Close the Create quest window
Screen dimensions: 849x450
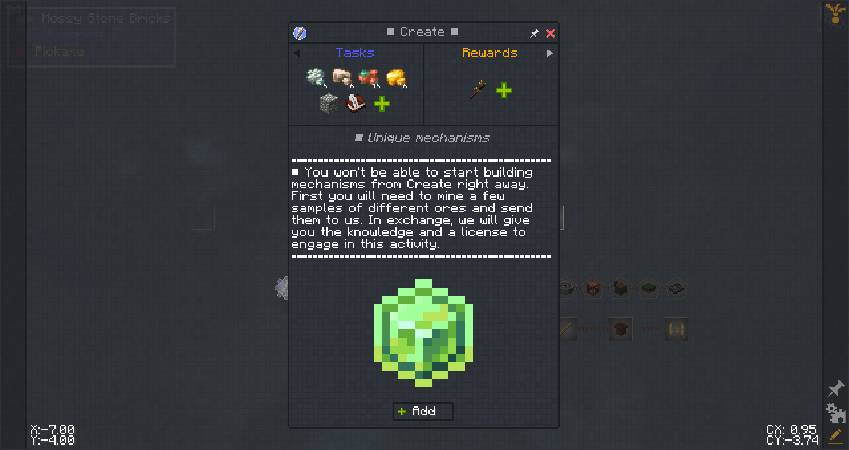click(x=551, y=33)
